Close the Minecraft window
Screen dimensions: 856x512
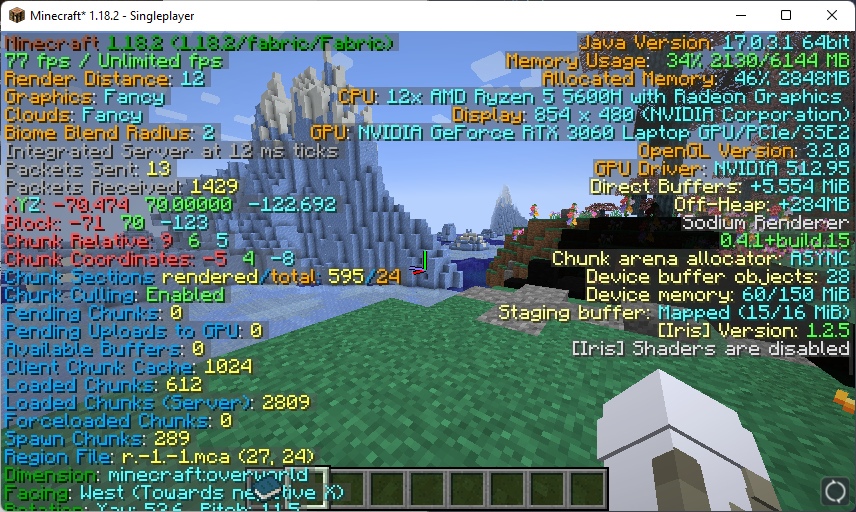832,15
